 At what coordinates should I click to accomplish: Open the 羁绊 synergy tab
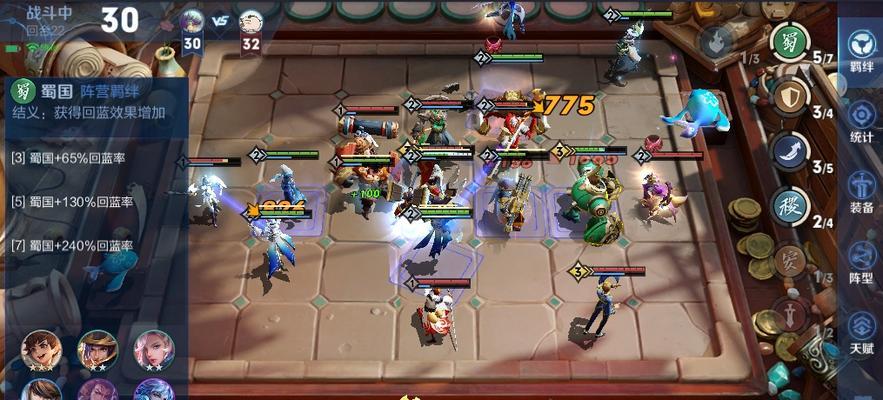pos(860,51)
